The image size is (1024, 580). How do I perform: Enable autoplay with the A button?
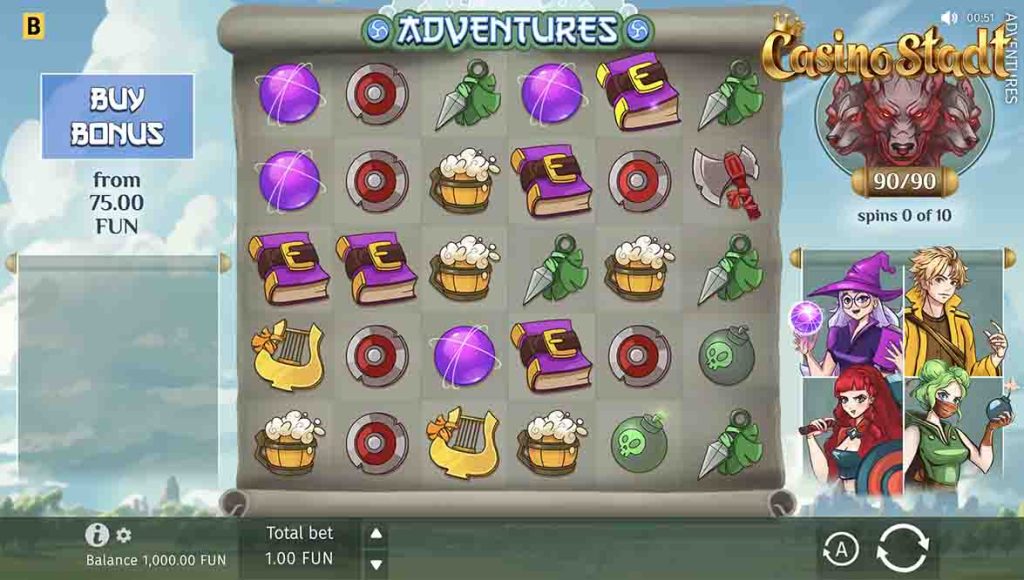pos(841,548)
